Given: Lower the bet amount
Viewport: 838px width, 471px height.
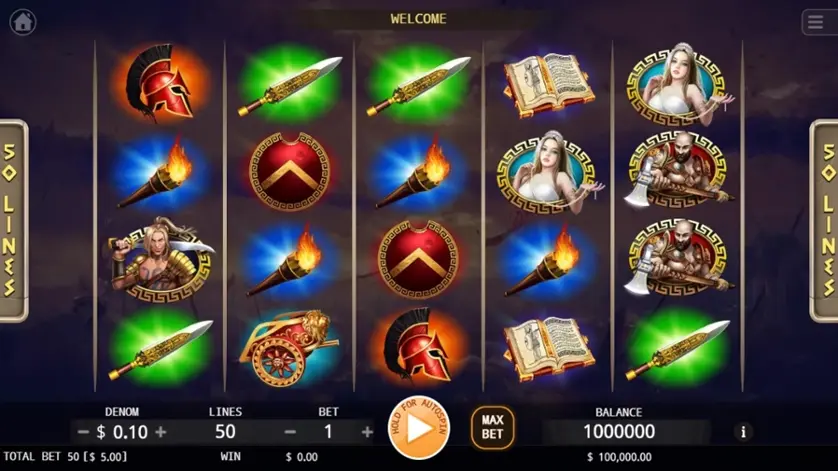Looking at the screenshot, I should [x=290, y=432].
